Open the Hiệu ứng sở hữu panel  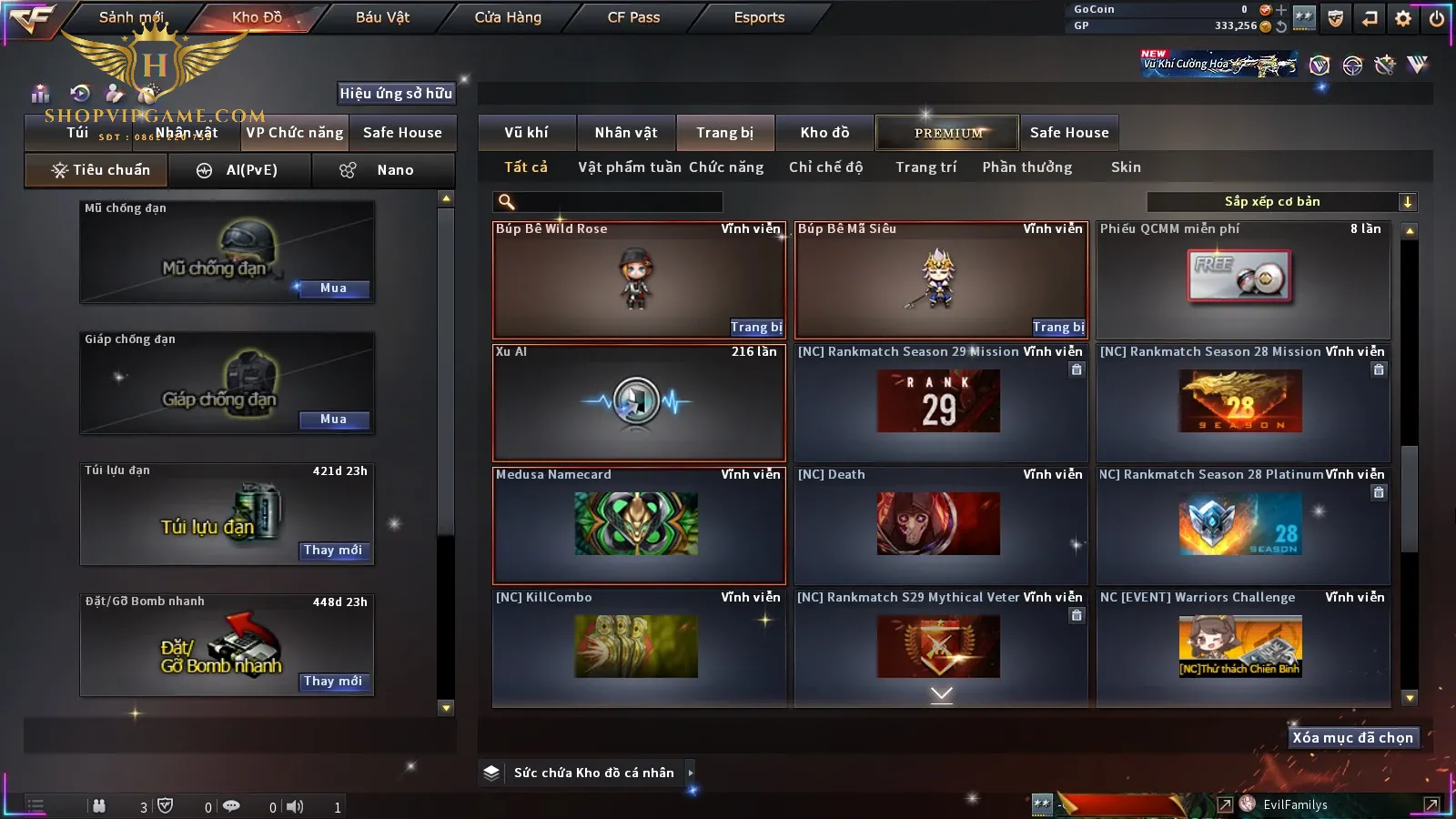(396, 93)
